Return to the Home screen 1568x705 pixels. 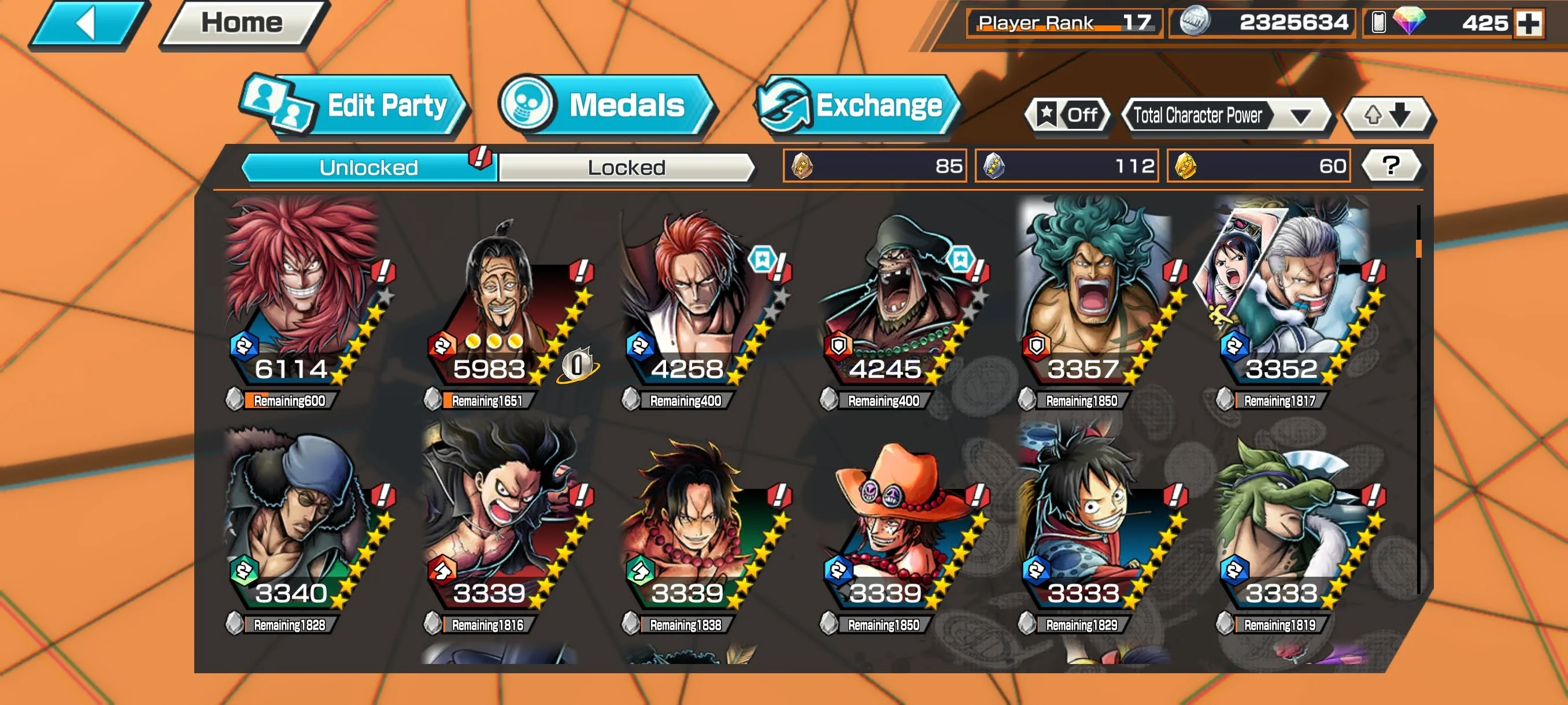tap(243, 24)
